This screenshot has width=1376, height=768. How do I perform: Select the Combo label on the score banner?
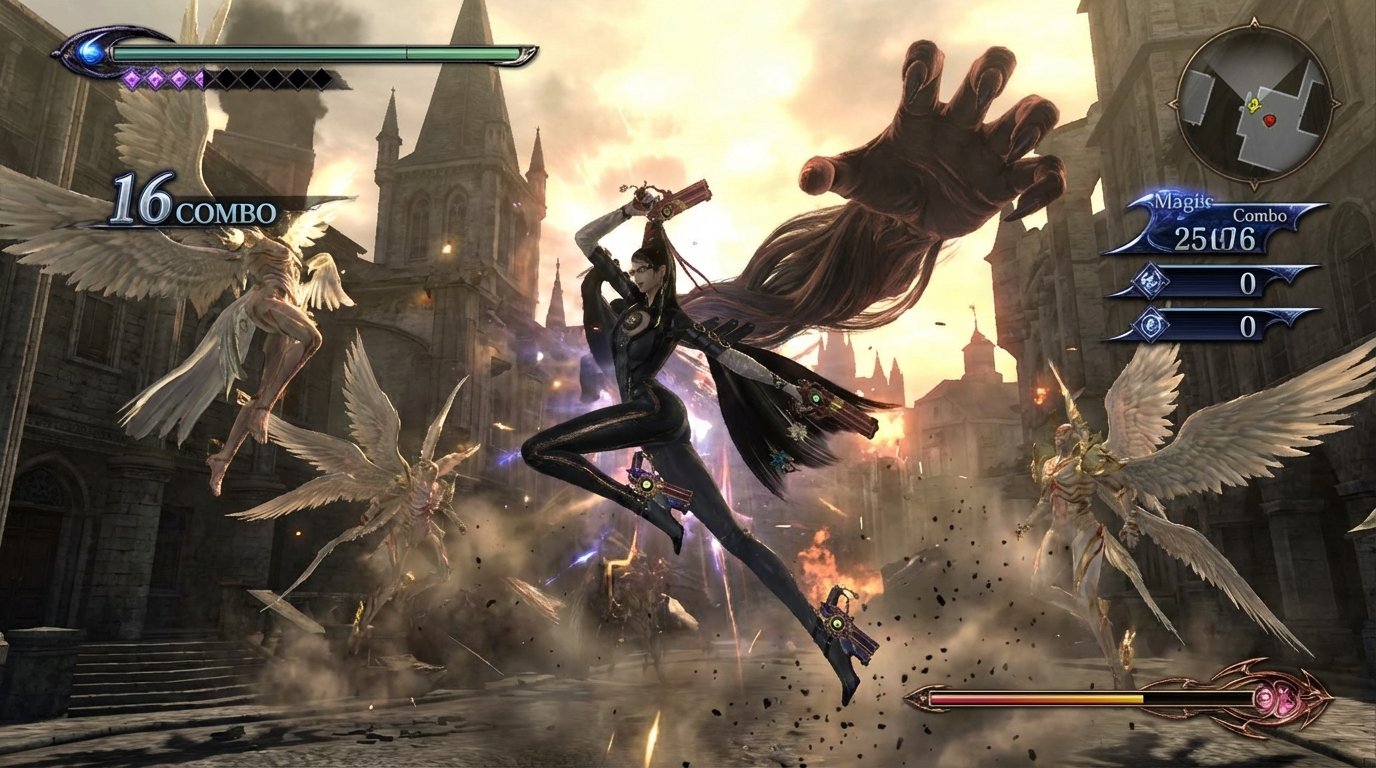tap(1259, 214)
